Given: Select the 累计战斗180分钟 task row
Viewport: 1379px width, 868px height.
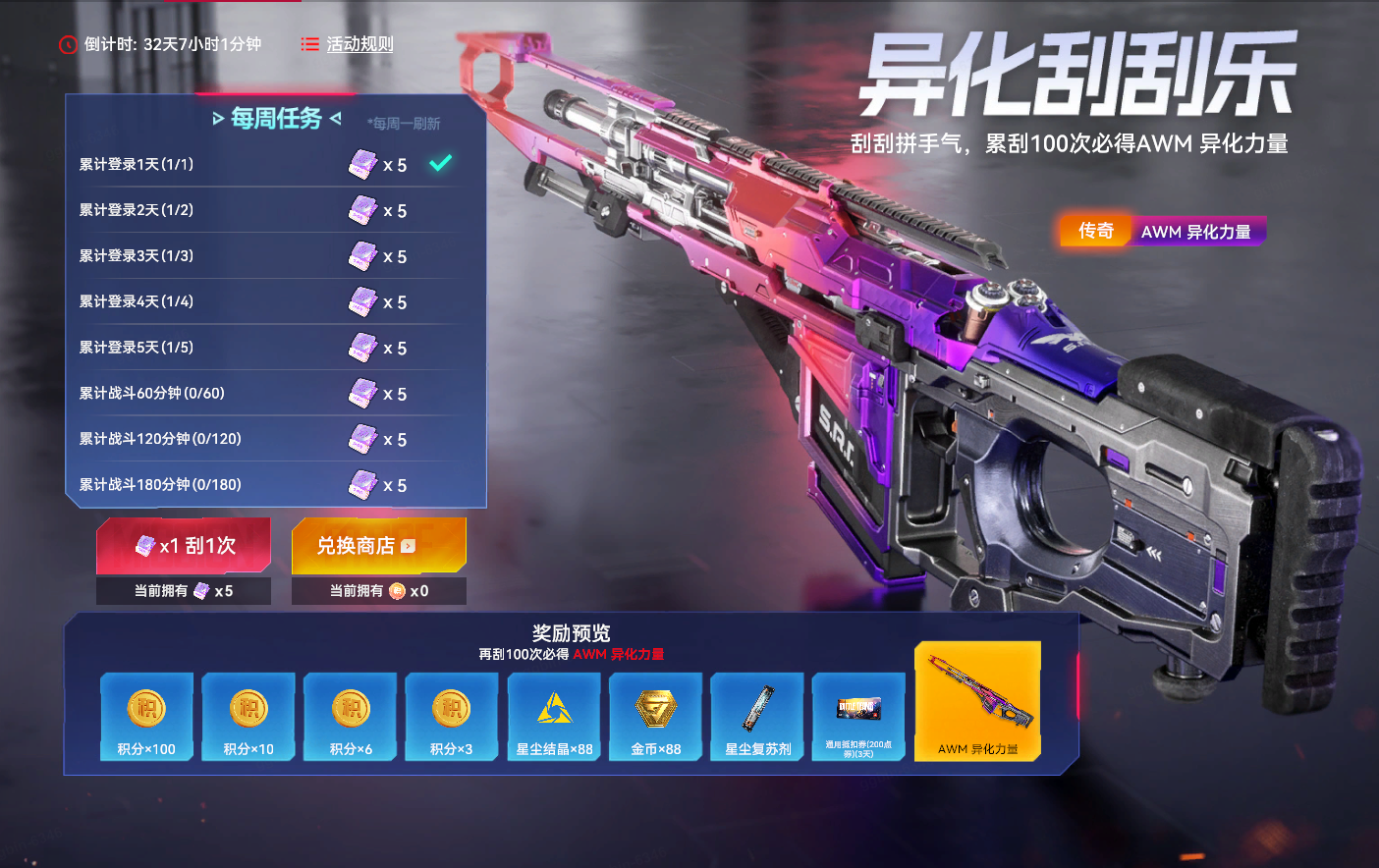Looking at the screenshot, I should tap(265, 485).
